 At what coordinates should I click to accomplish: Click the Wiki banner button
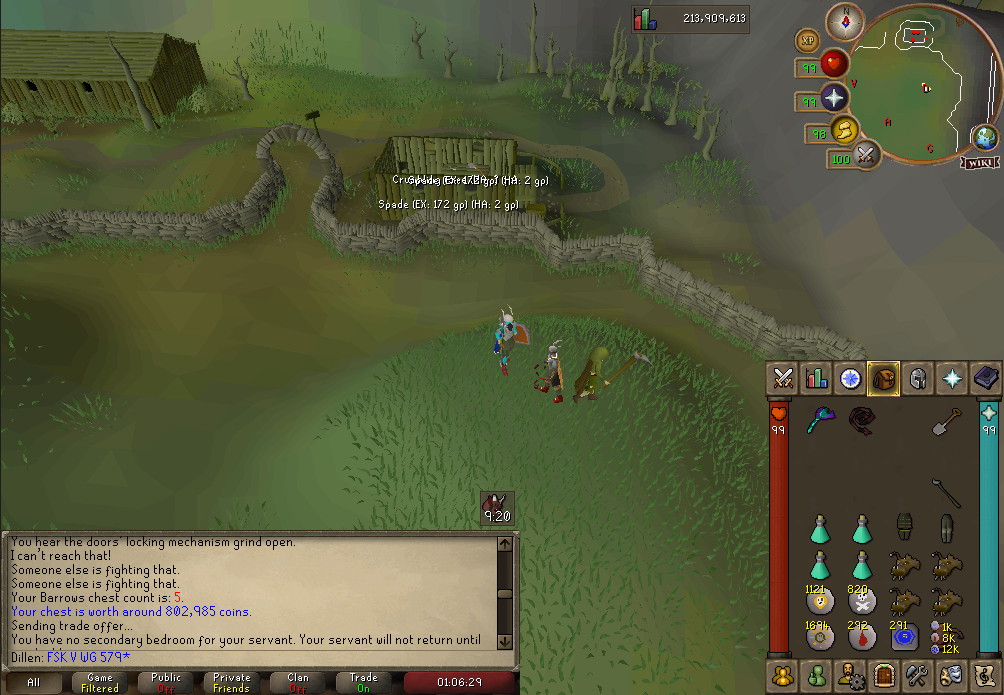click(980, 163)
